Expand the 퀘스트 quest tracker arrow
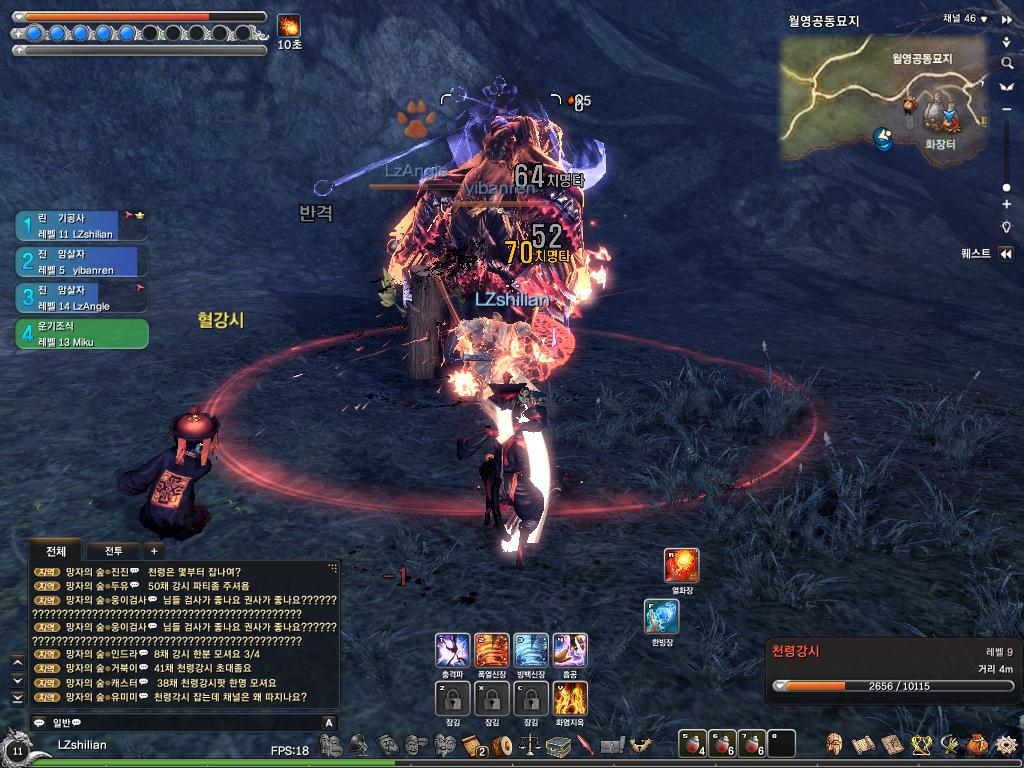This screenshot has width=1024, height=768. 1006,254
